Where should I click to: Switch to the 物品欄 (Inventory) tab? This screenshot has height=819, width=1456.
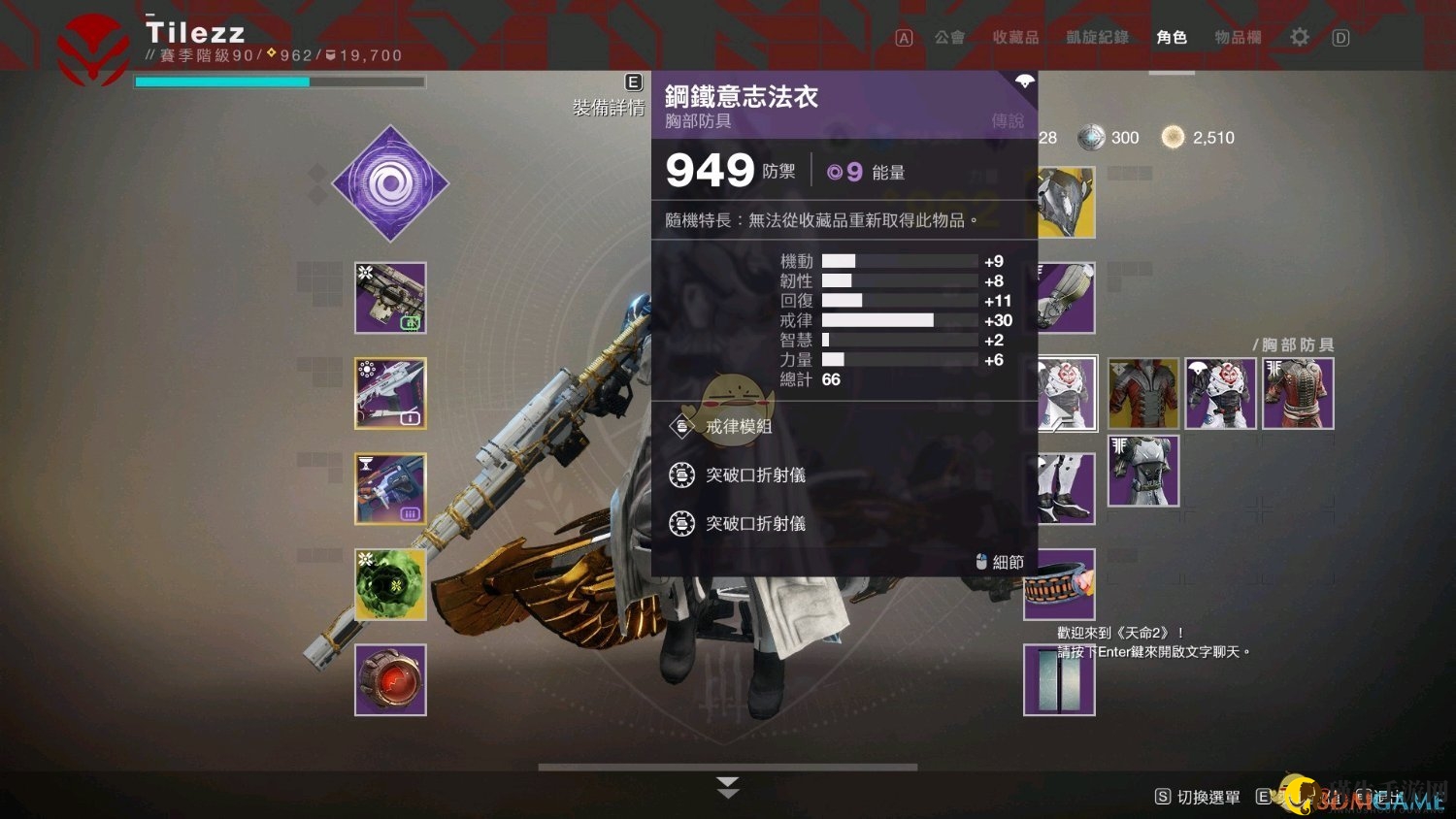click(x=1238, y=38)
